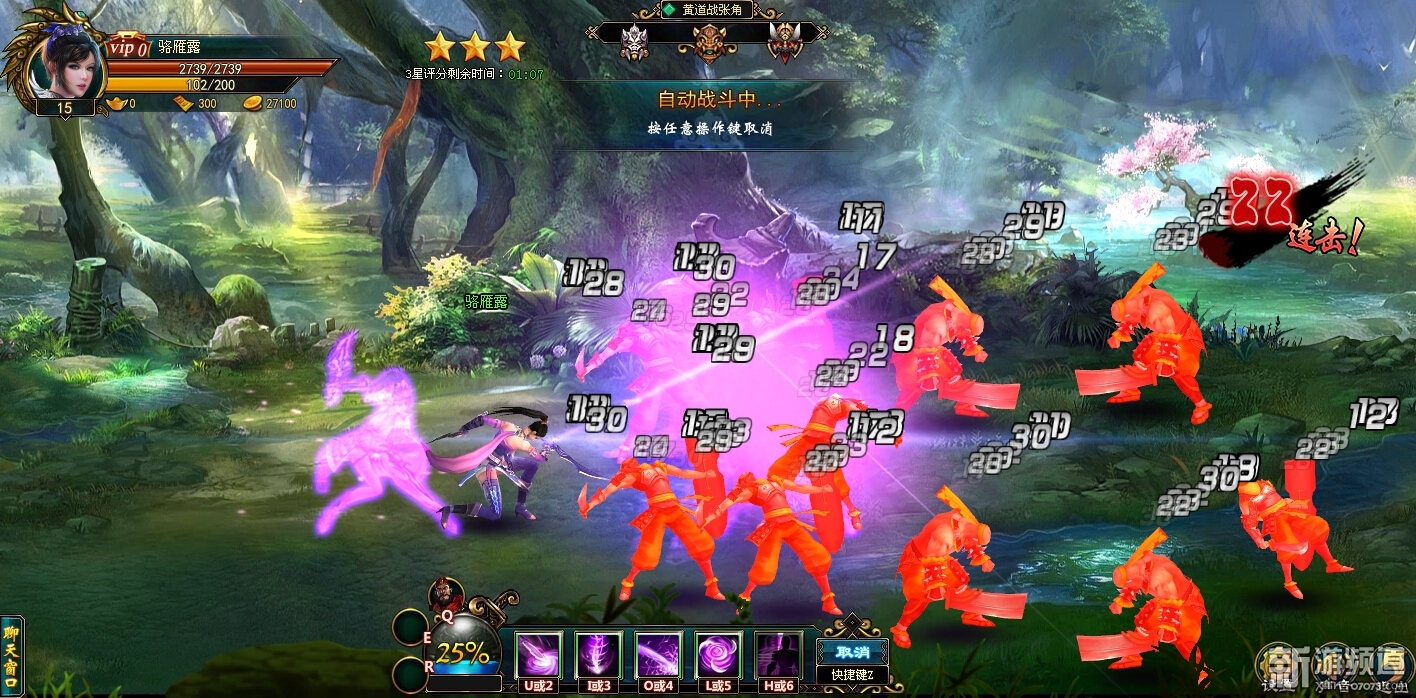Open the VIP 0 badge
Image resolution: width=1416 pixels, height=698 pixels.
pyautogui.click(x=127, y=47)
